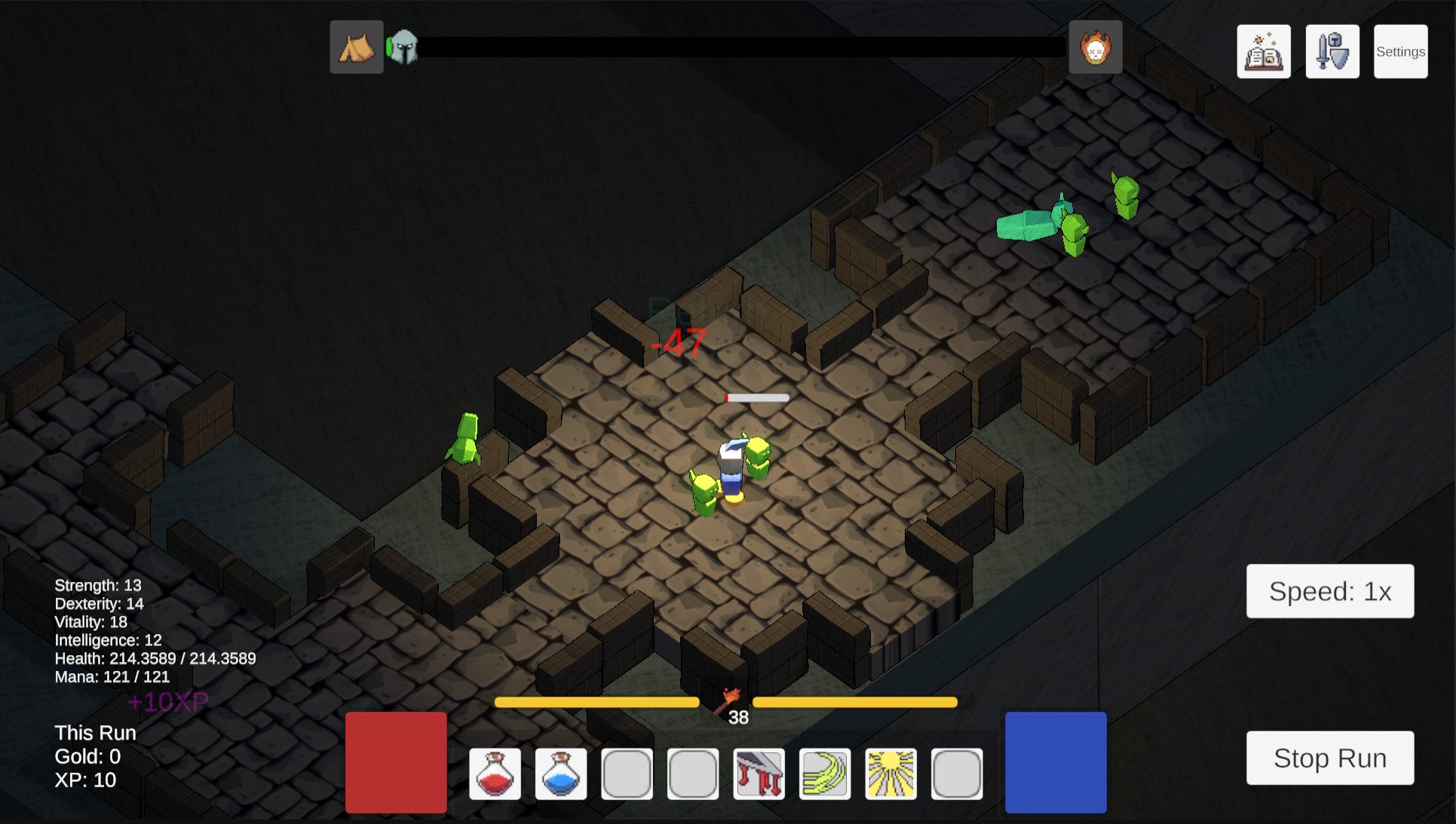Activate the sunburst ability
1456x824 pixels.
click(891, 773)
